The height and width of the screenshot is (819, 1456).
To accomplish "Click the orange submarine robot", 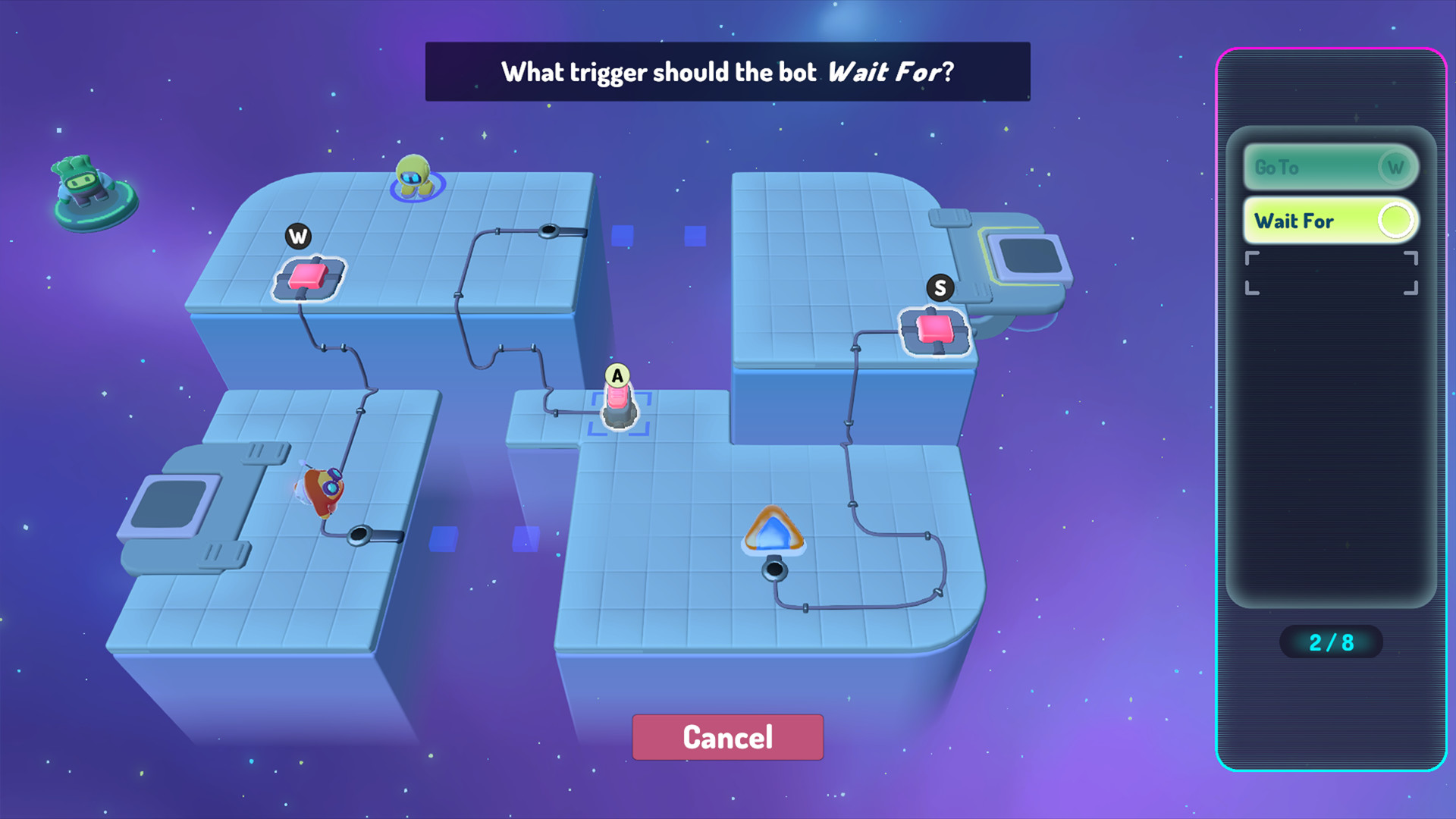I will [x=322, y=489].
